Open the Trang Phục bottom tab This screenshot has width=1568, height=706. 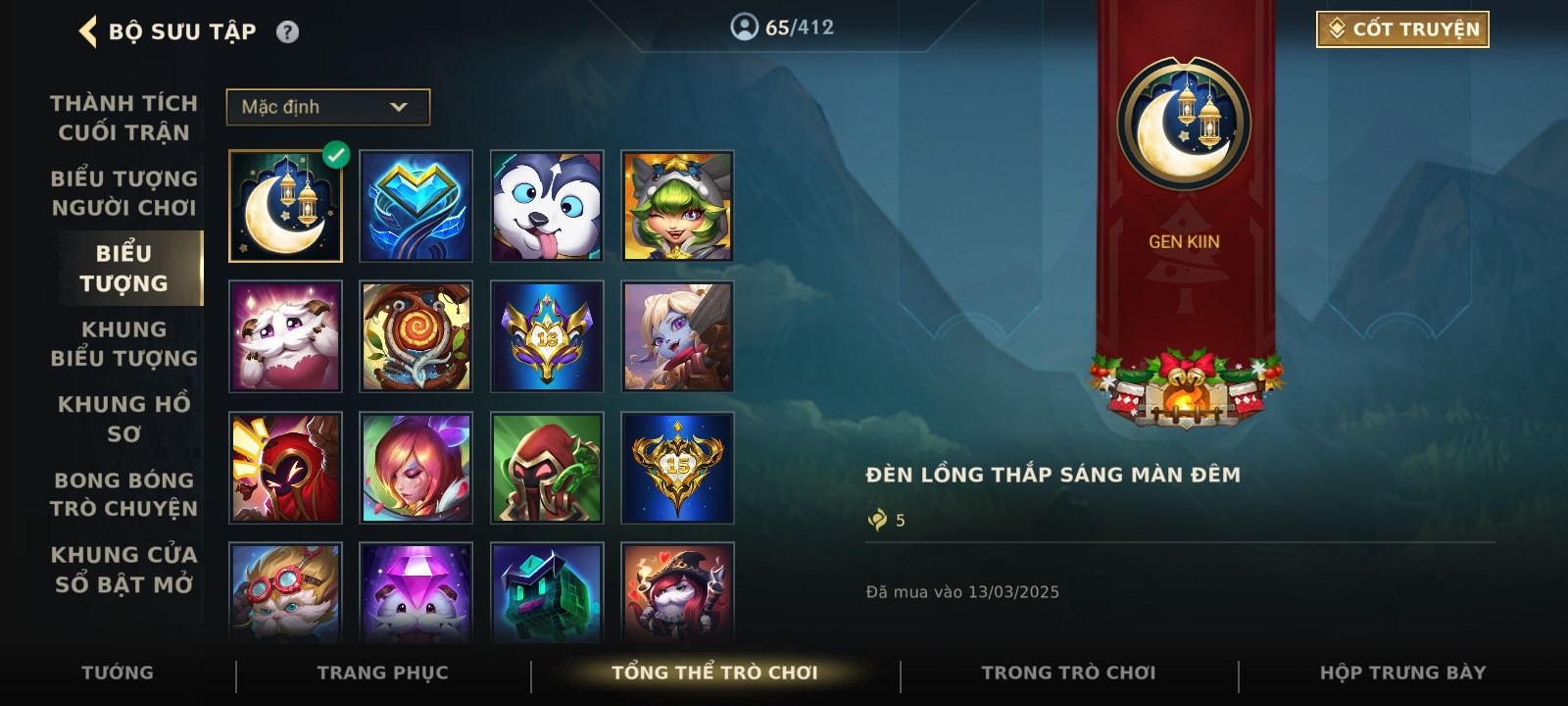pos(382,673)
